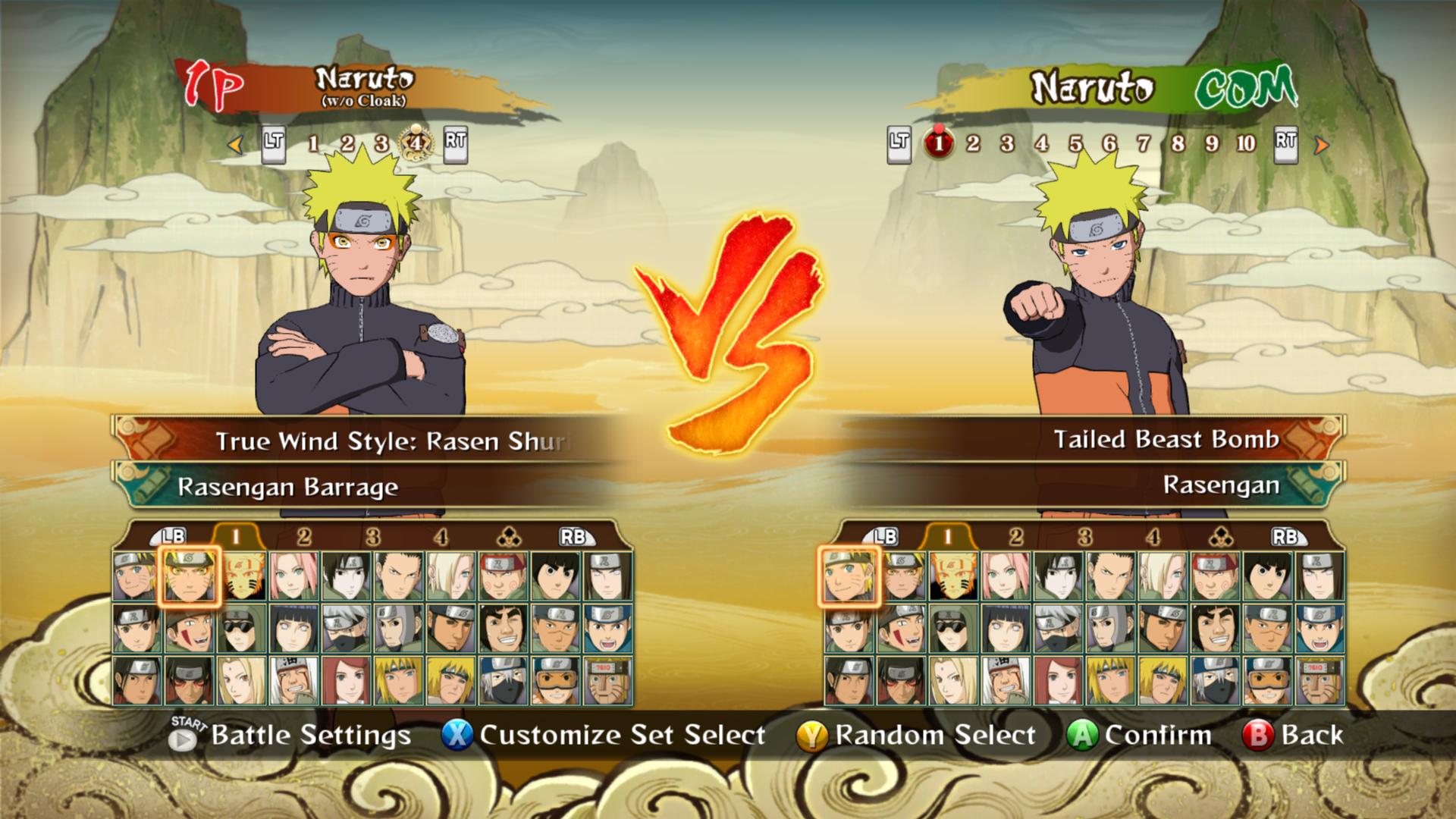Open page 4 tab of 1P roster
This screenshot has height=819, width=1456.
pyautogui.click(x=441, y=537)
